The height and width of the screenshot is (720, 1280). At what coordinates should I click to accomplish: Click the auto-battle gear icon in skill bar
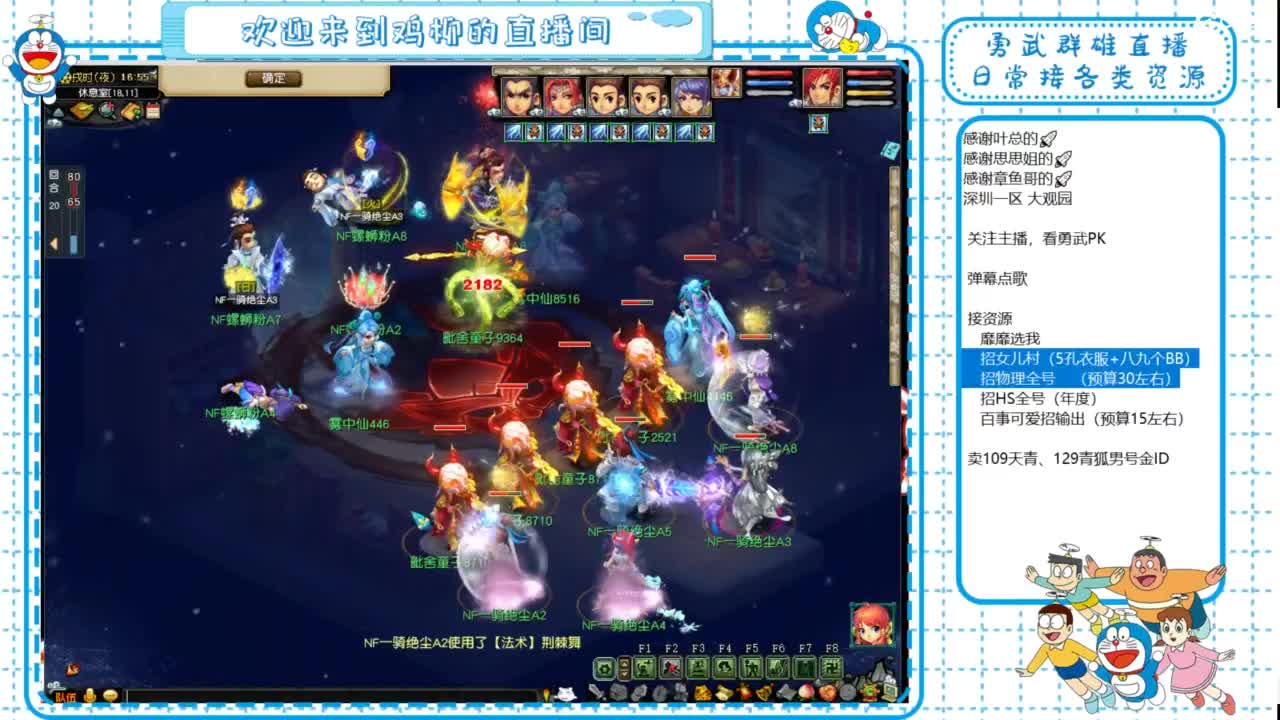click(605, 669)
